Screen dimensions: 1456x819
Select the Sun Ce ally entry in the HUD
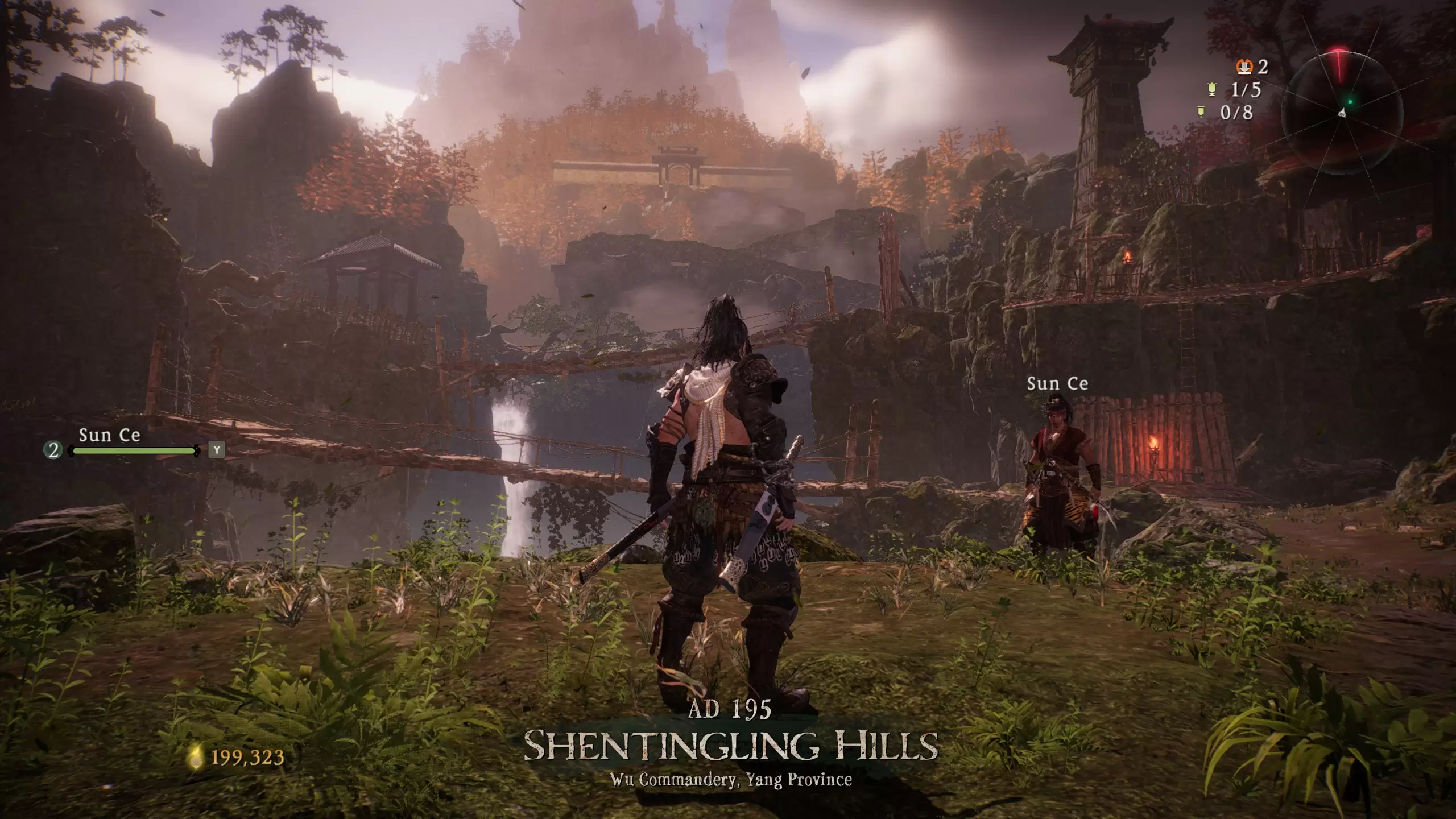coord(110,436)
